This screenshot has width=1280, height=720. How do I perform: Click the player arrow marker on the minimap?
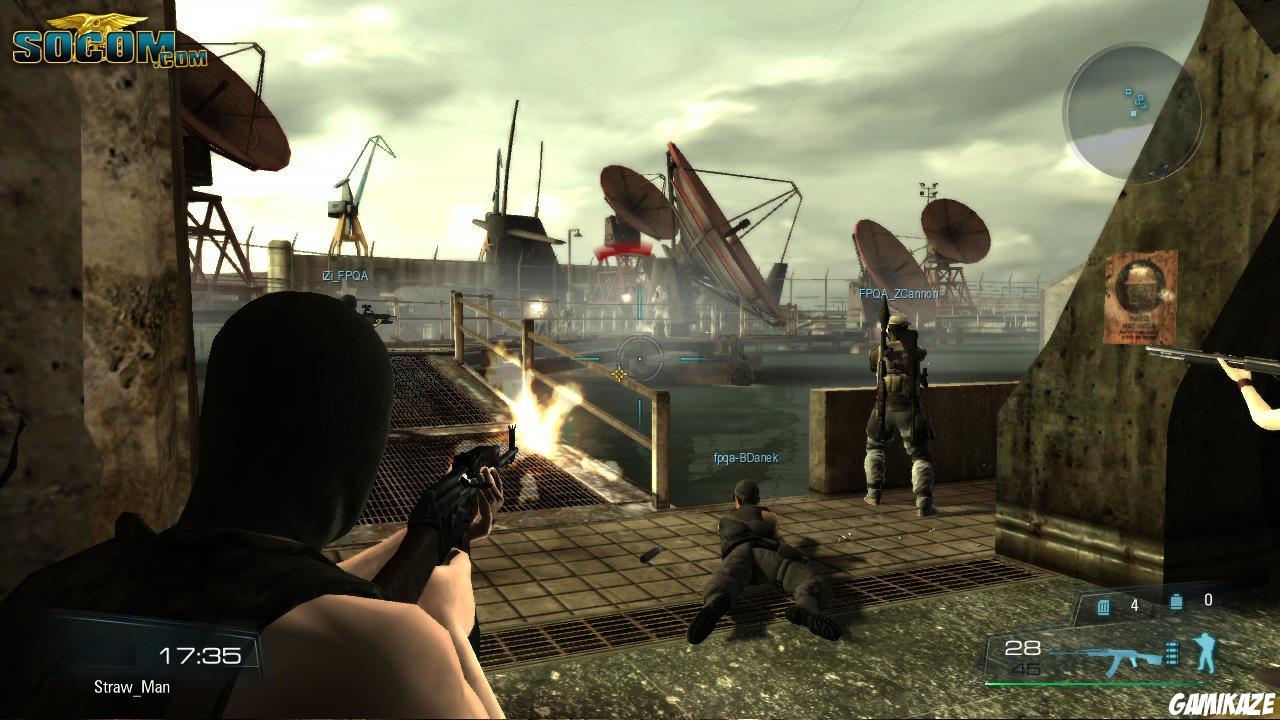coord(1158,170)
